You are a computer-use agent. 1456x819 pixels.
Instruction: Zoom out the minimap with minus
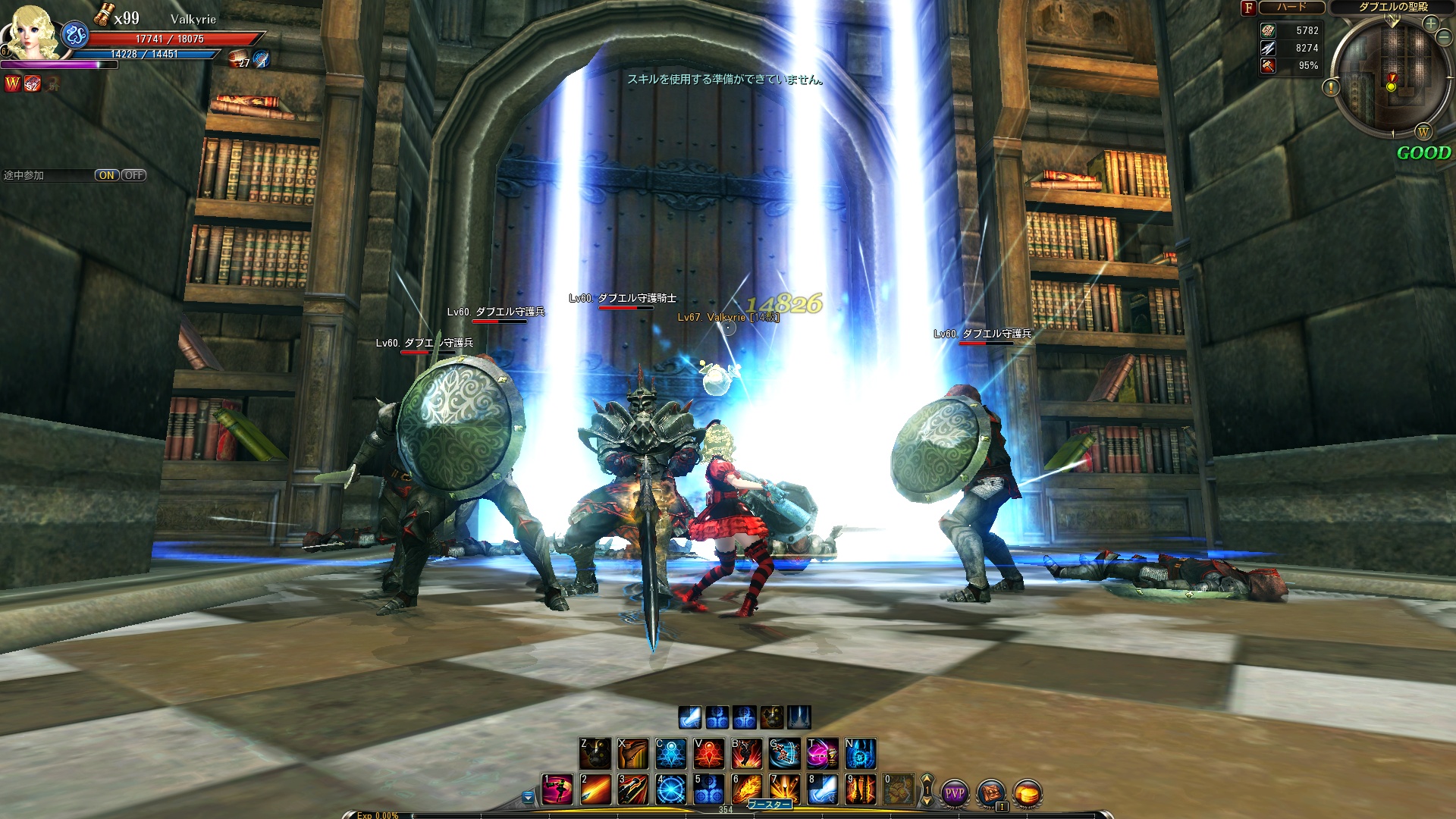point(1444,37)
